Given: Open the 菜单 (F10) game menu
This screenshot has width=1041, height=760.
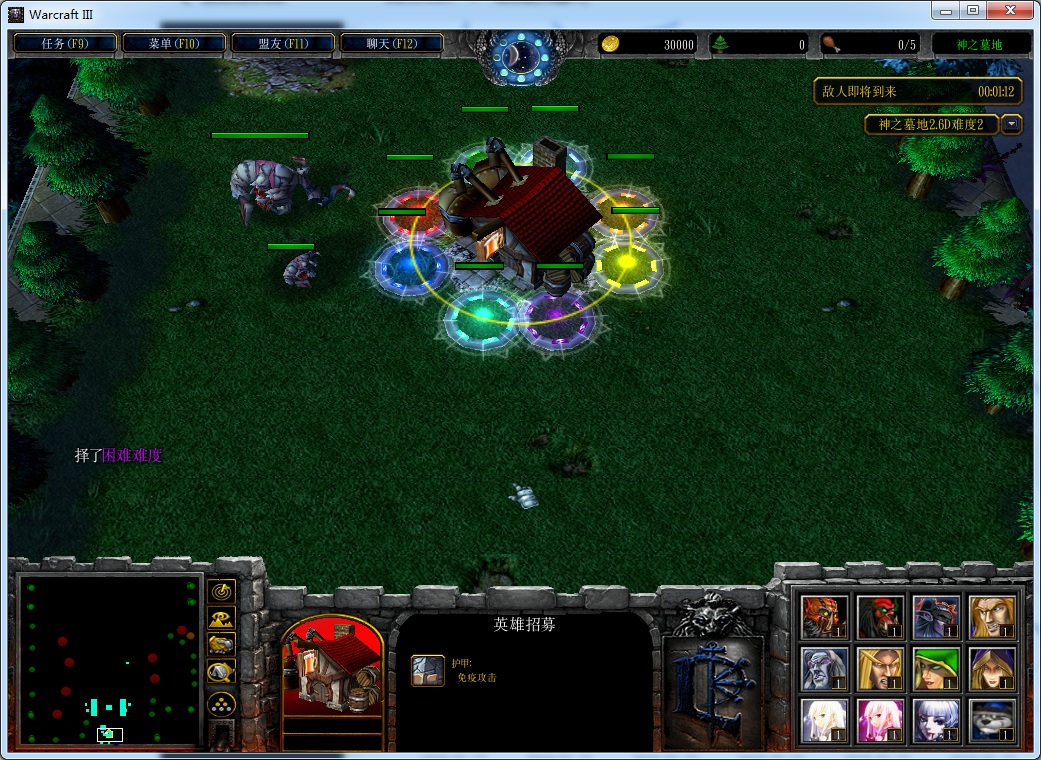Looking at the screenshot, I should 174,43.
